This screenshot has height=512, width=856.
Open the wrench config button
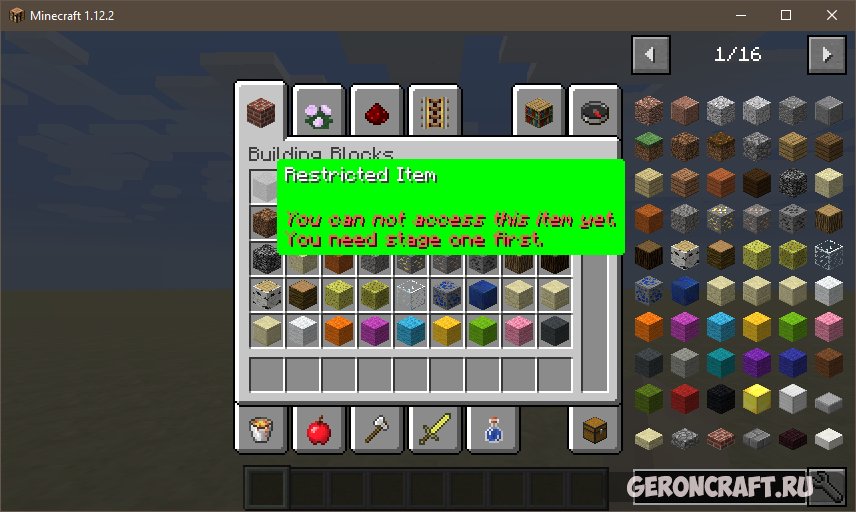[x=826, y=487]
